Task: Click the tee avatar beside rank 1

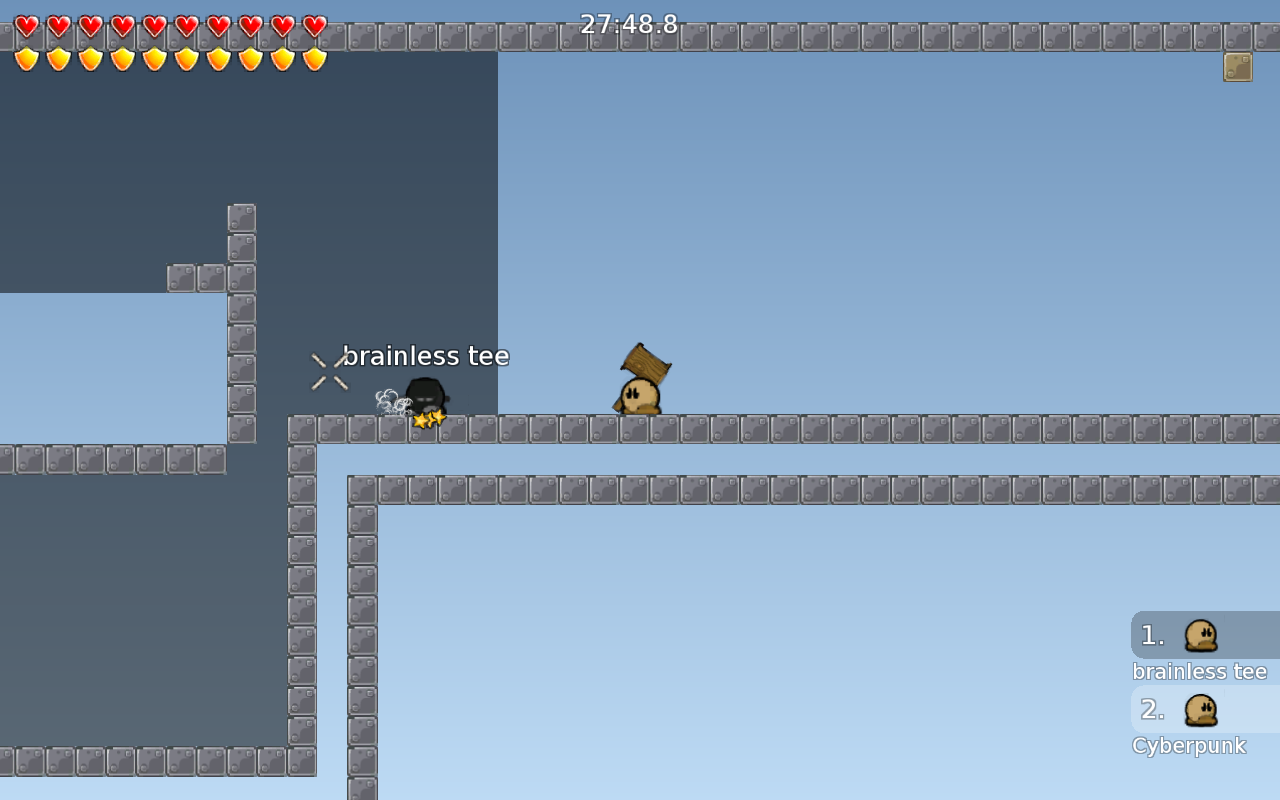Action: click(x=1201, y=635)
